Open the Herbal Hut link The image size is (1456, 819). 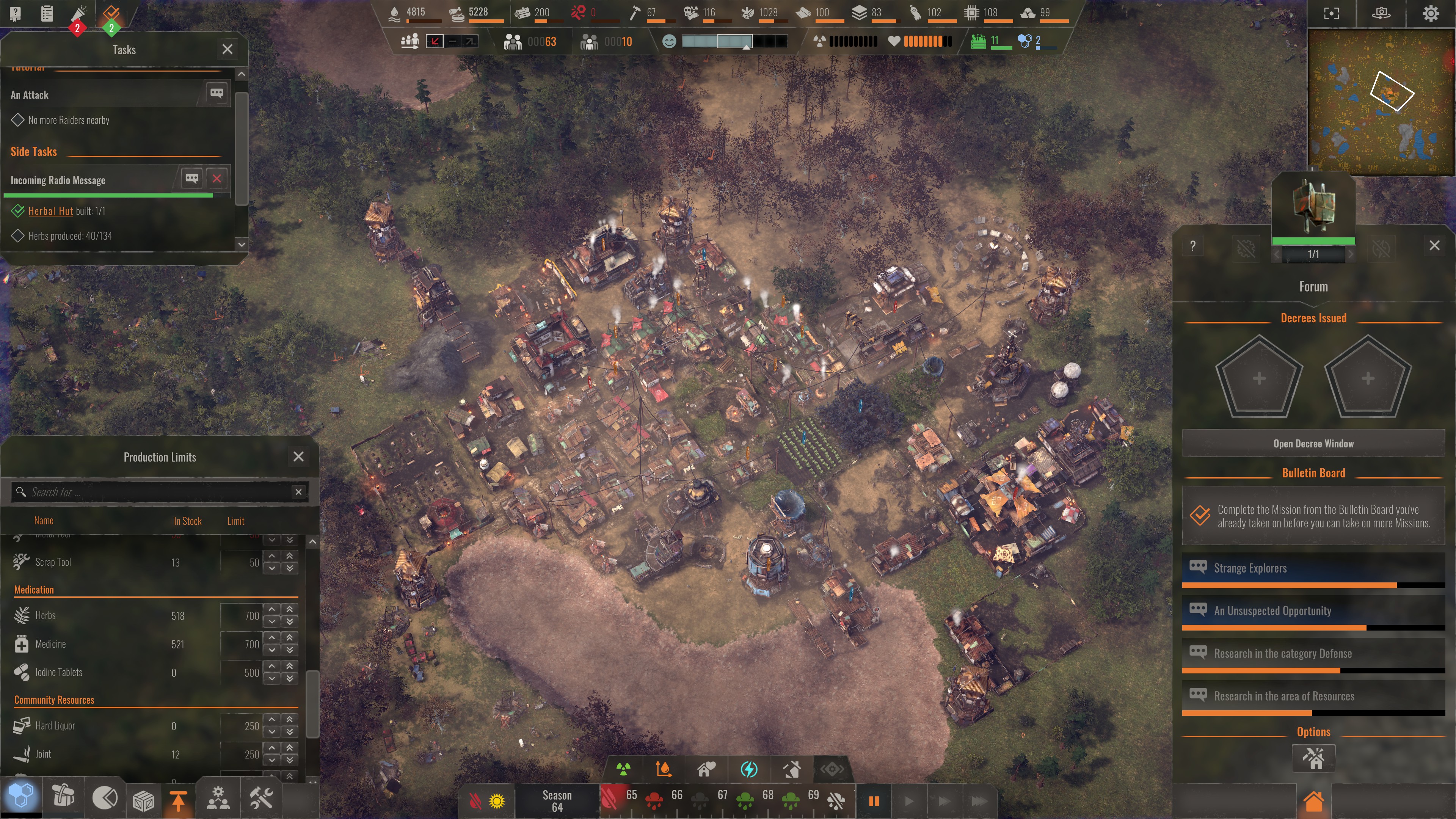[x=50, y=211]
